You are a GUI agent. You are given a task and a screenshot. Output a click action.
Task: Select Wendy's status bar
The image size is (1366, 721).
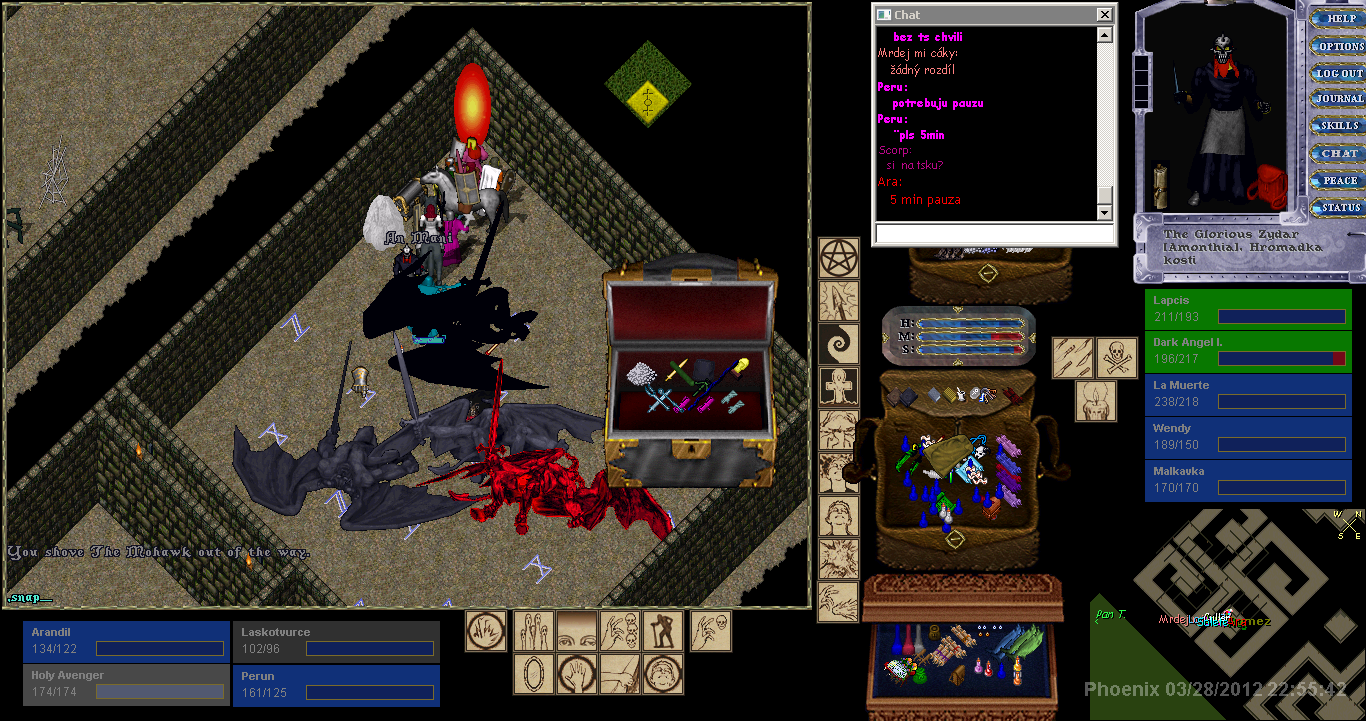coord(1247,437)
